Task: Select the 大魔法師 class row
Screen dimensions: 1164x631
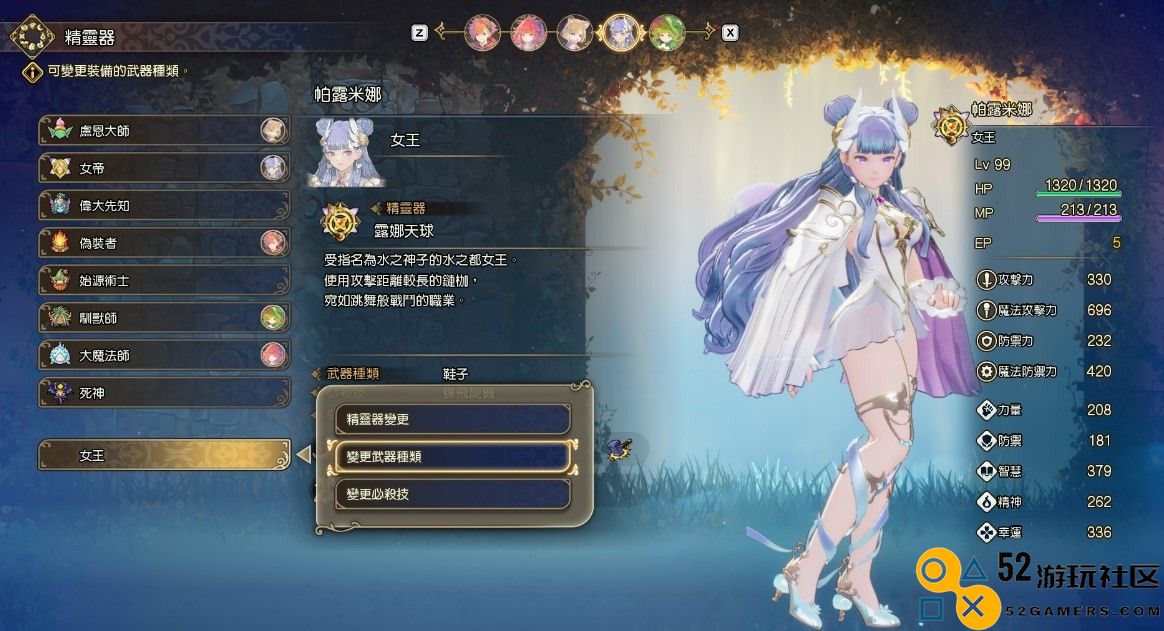Action: (x=164, y=355)
